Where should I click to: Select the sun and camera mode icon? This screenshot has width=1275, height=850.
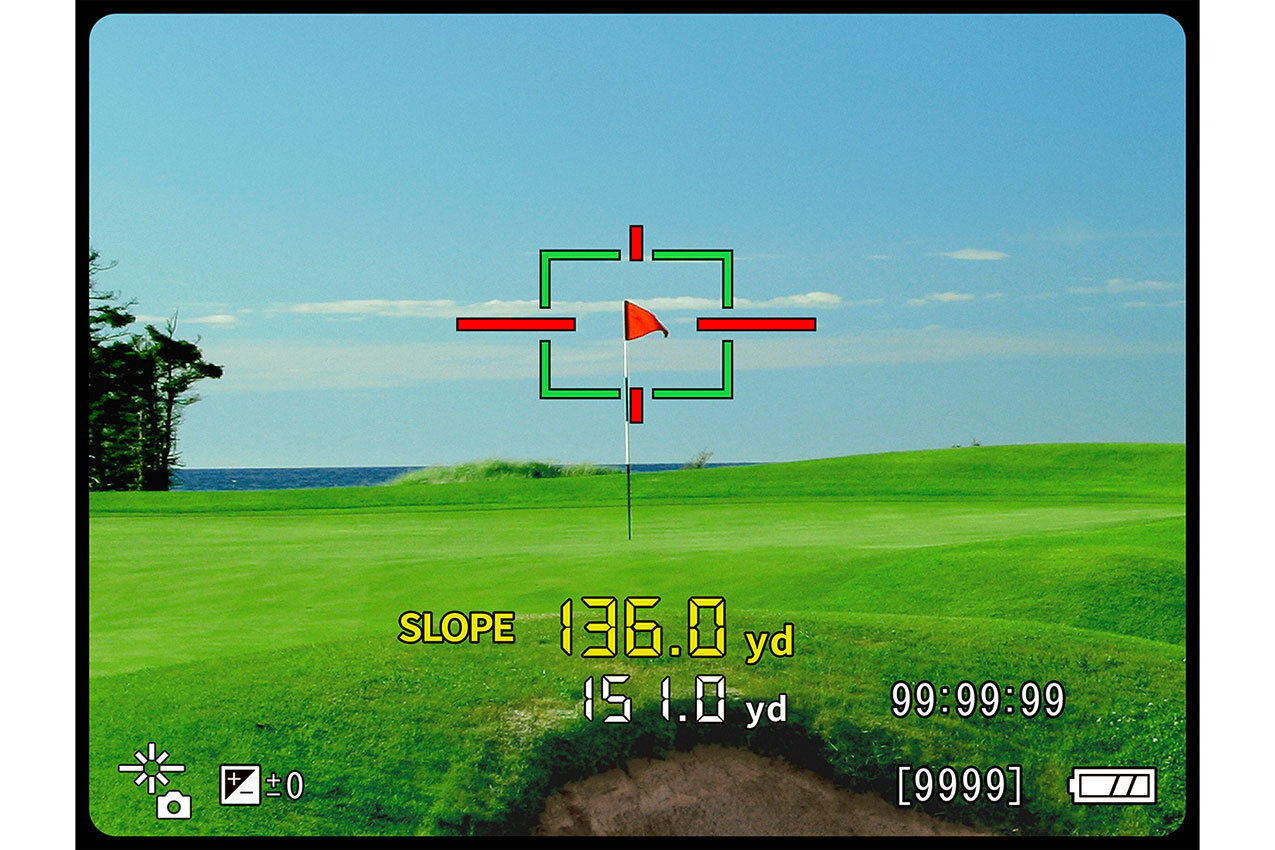click(157, 782)
